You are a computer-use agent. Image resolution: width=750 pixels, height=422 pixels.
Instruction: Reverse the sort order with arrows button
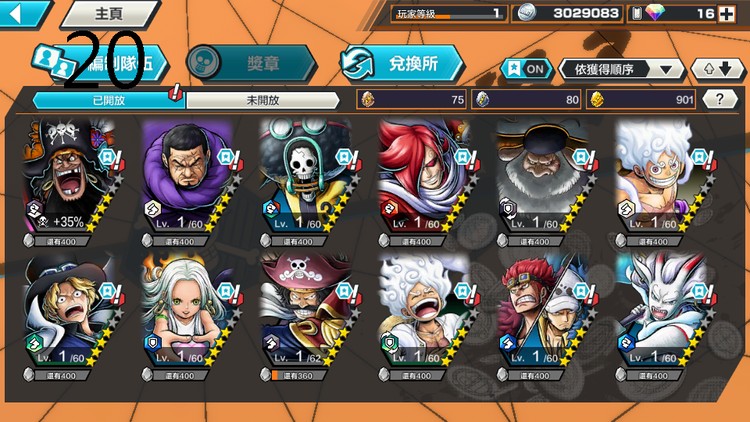(x=716, y=69)
